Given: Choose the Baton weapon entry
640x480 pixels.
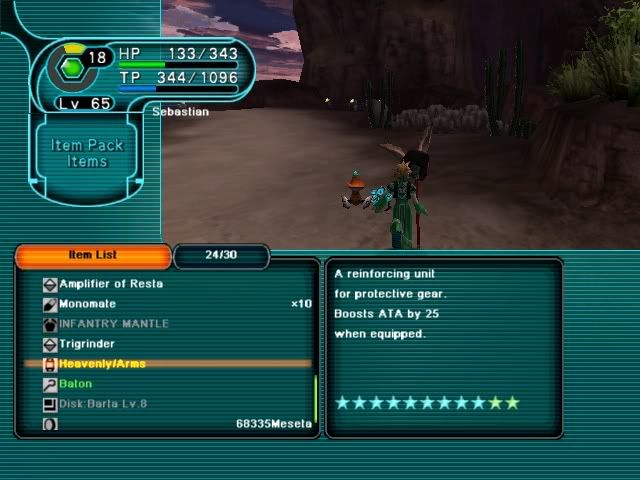Looking at the screenshot, I should point(75,384).
